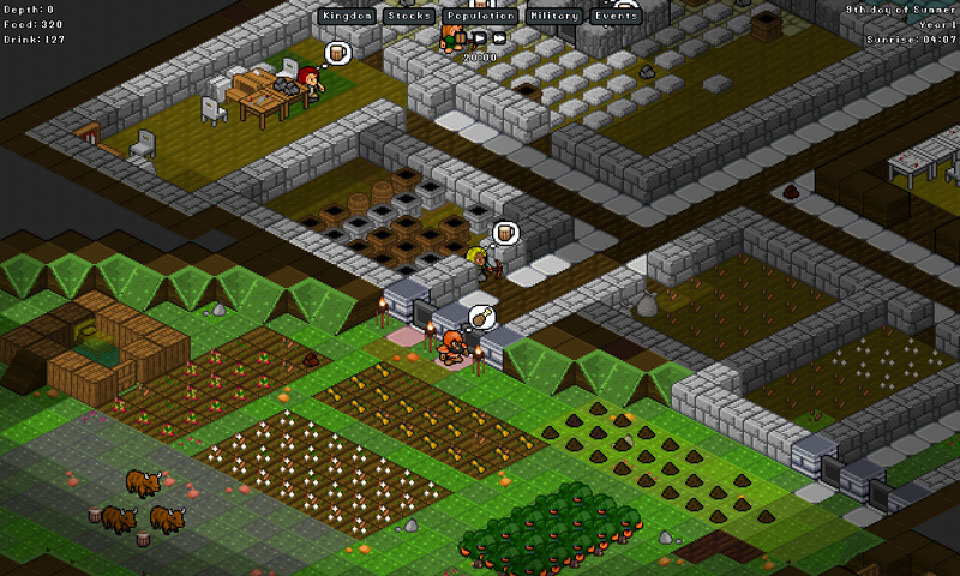This screenshot has width=960, height=576.
Task: View the Events log
Action: [615, 16]
